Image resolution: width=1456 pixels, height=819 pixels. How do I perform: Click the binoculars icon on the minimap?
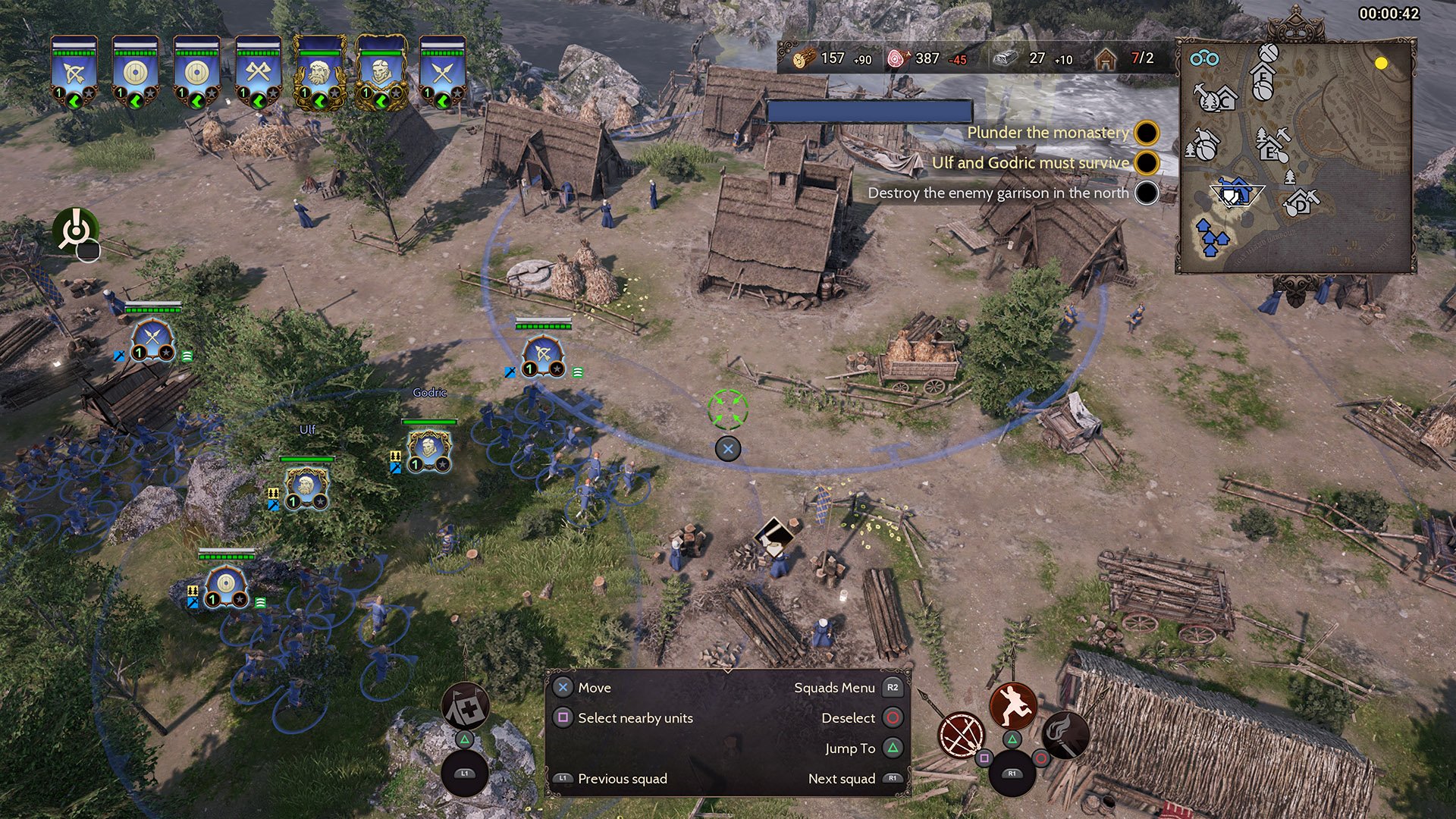tap(1205, 58)
